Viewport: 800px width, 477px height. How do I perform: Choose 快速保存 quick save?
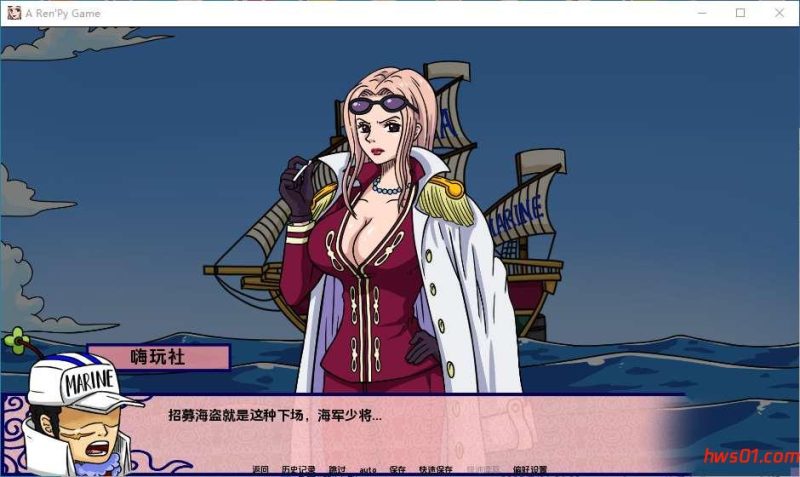(436, 469)
